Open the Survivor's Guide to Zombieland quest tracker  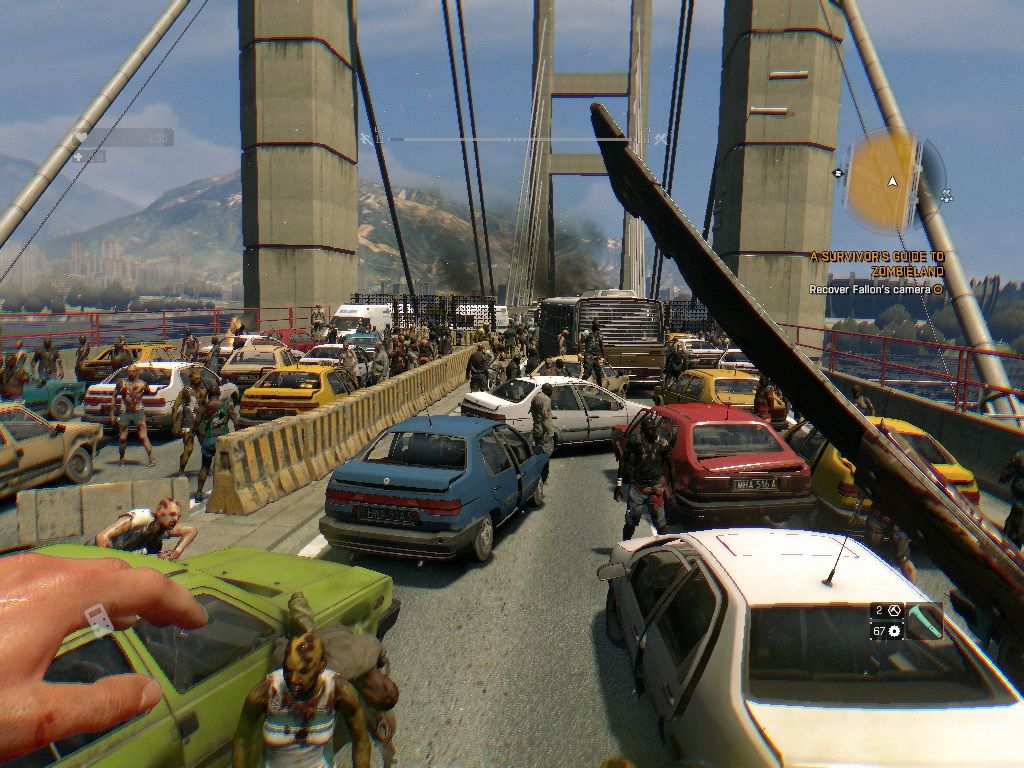(x=877, y=263)
